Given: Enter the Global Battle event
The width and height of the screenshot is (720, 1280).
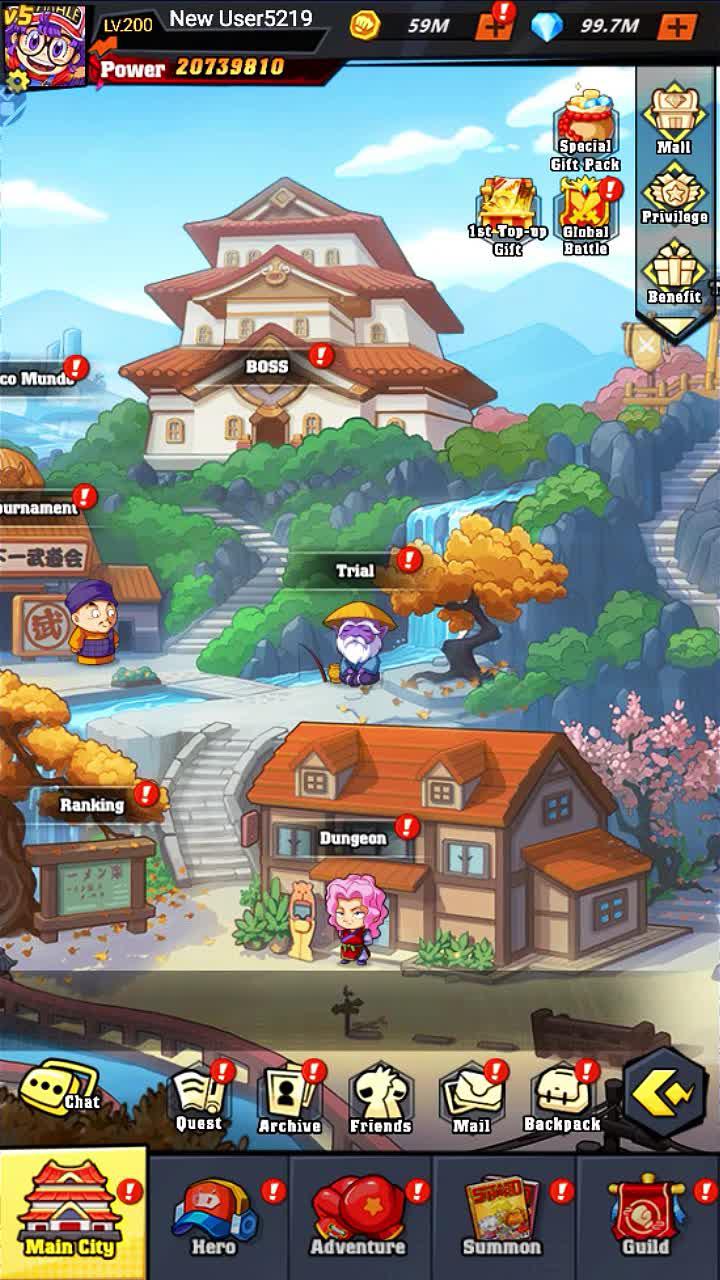Looking at the screenshot, I should click(586, 215).
